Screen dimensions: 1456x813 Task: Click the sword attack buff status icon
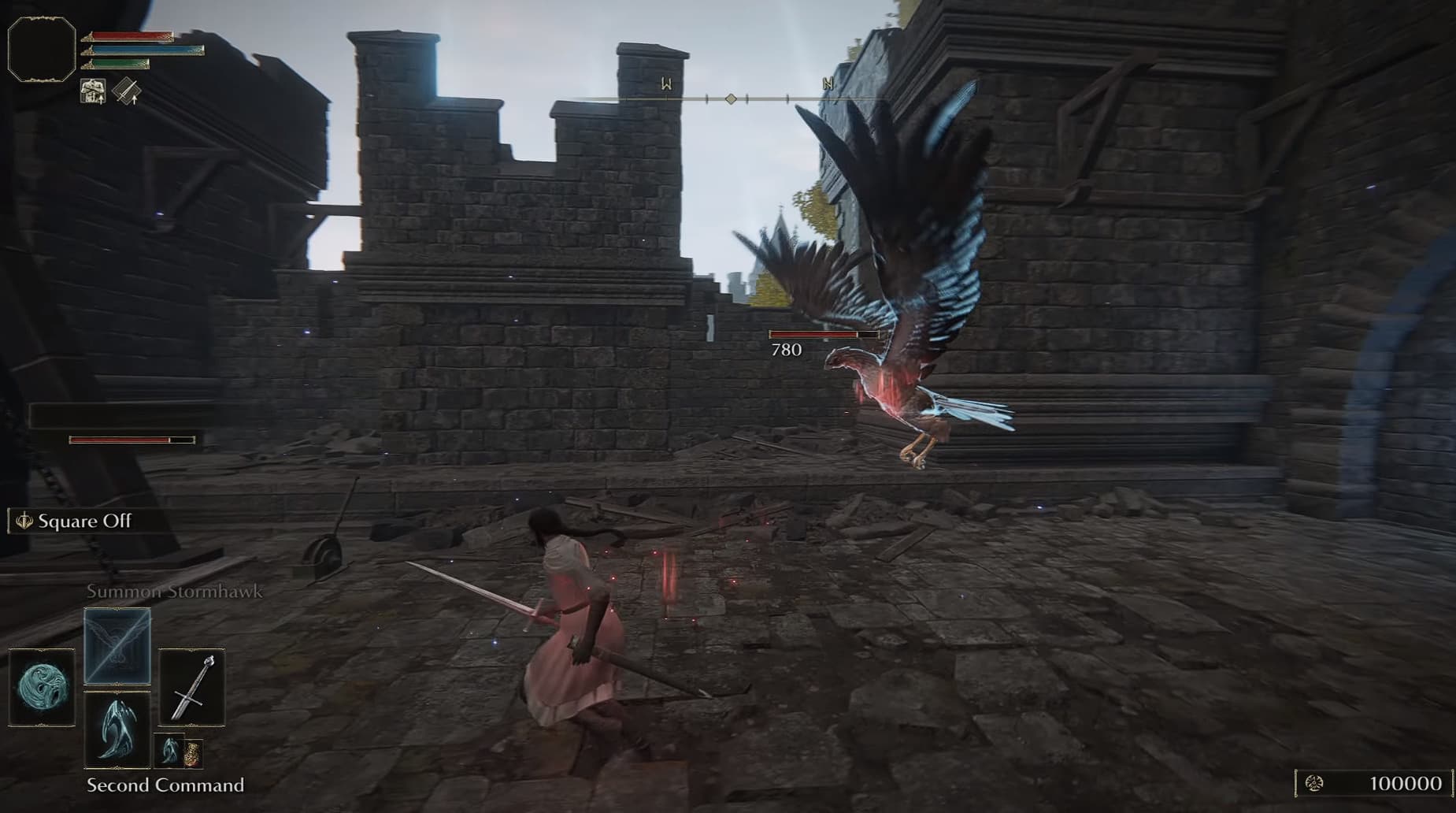click(x=126, y=91)
